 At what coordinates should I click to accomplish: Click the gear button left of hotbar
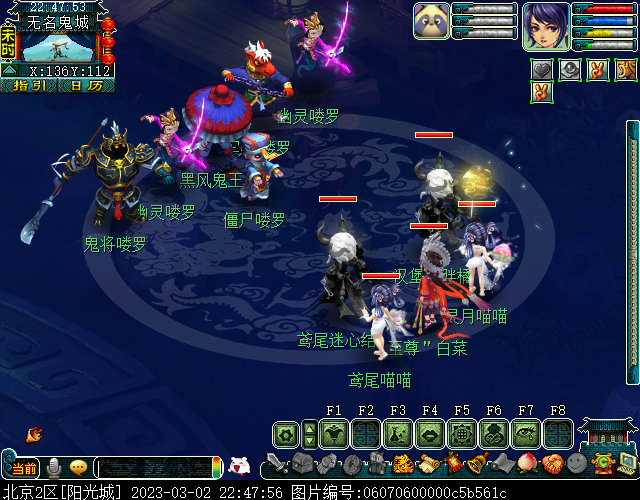[x=286, y=434]
